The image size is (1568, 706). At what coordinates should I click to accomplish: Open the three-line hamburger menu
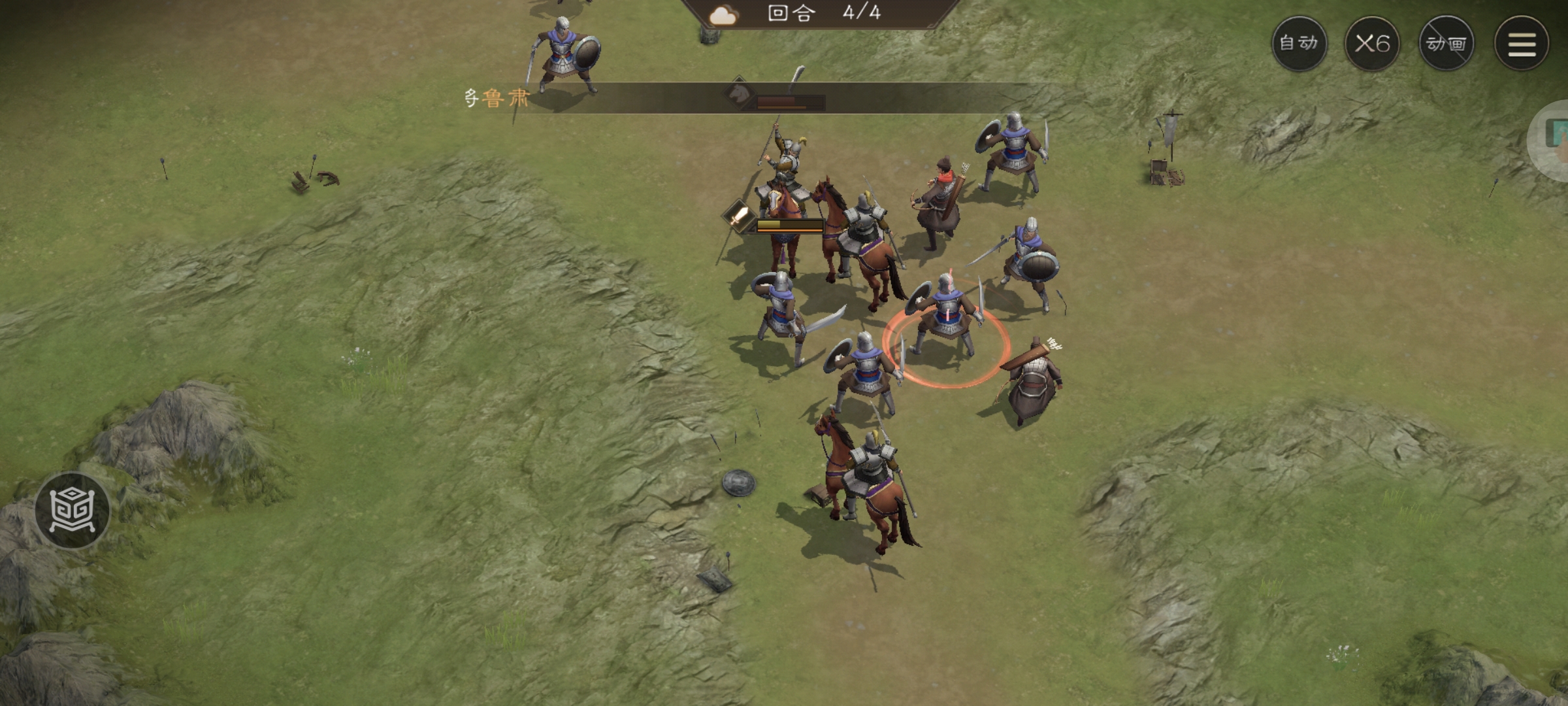click(1521, 44)
